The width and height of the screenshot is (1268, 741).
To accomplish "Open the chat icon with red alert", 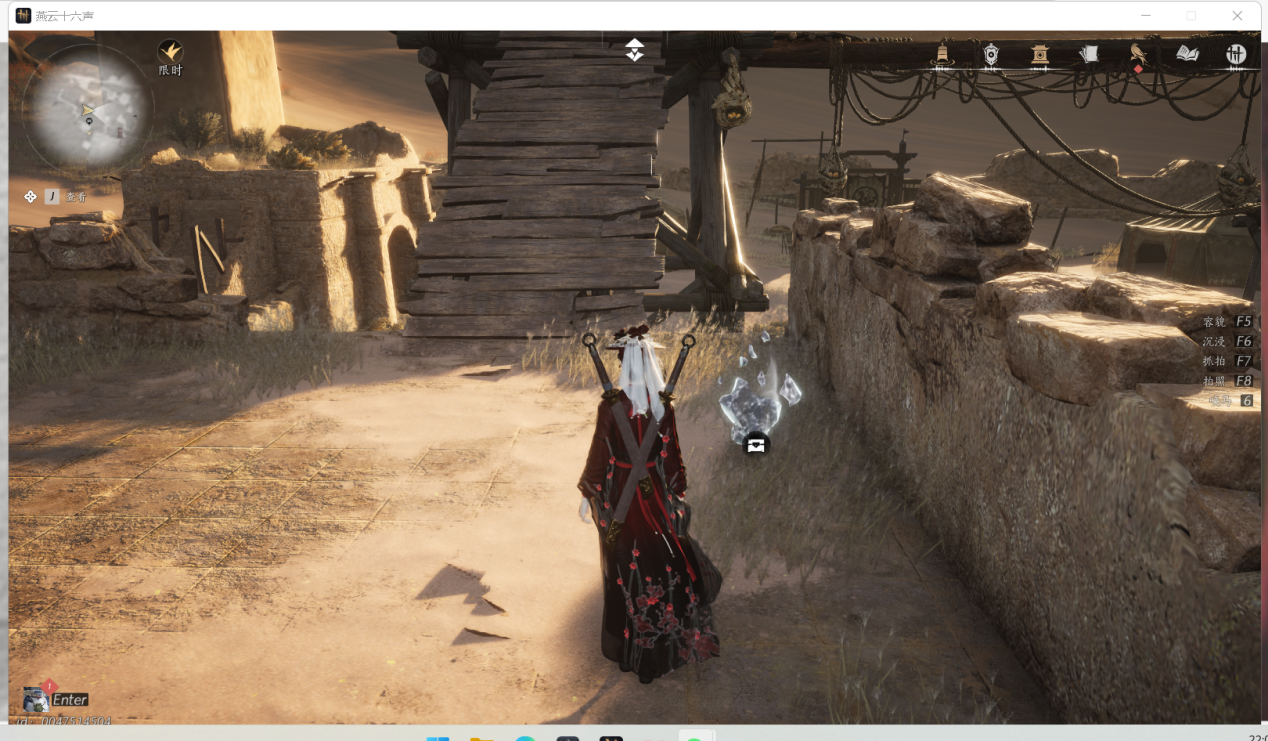I will 37,698.
